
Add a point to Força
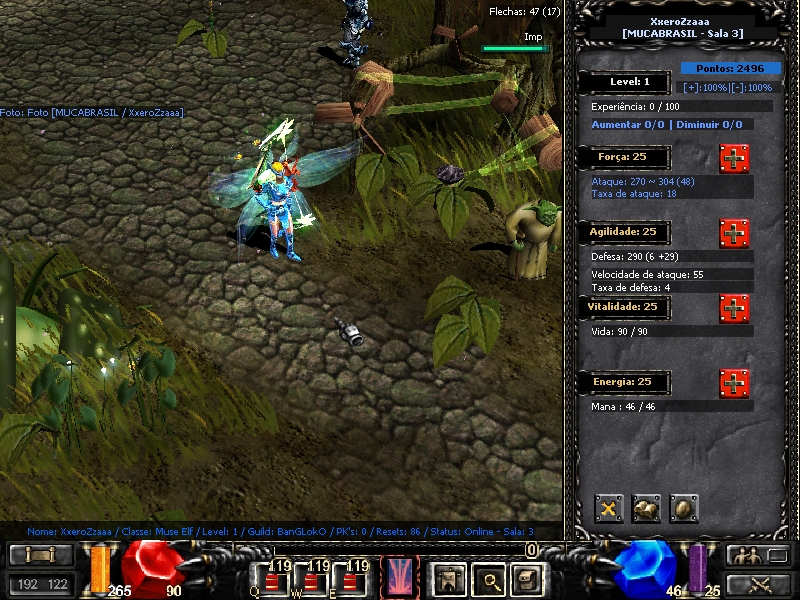[x=734, y=158]
